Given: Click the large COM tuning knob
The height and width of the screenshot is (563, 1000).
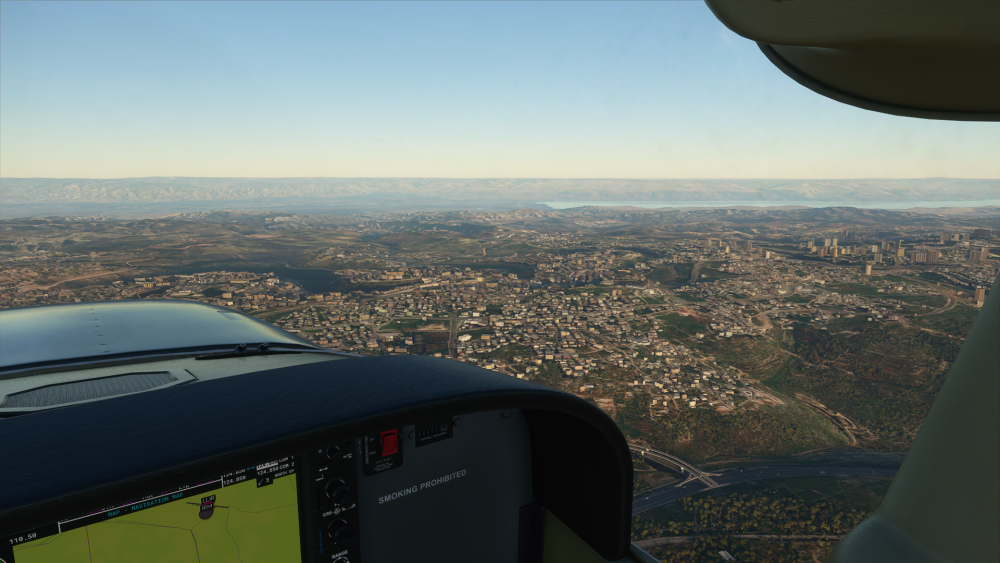Looking at the screenshot, I should 335,489.
